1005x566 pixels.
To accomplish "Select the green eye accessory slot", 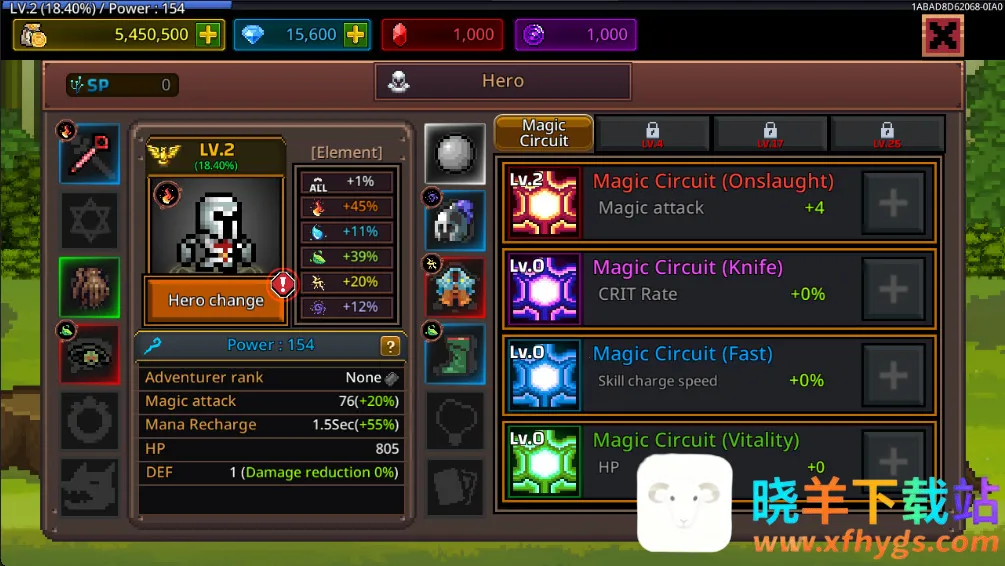I will pyautogui.click(x=90, y=353).
